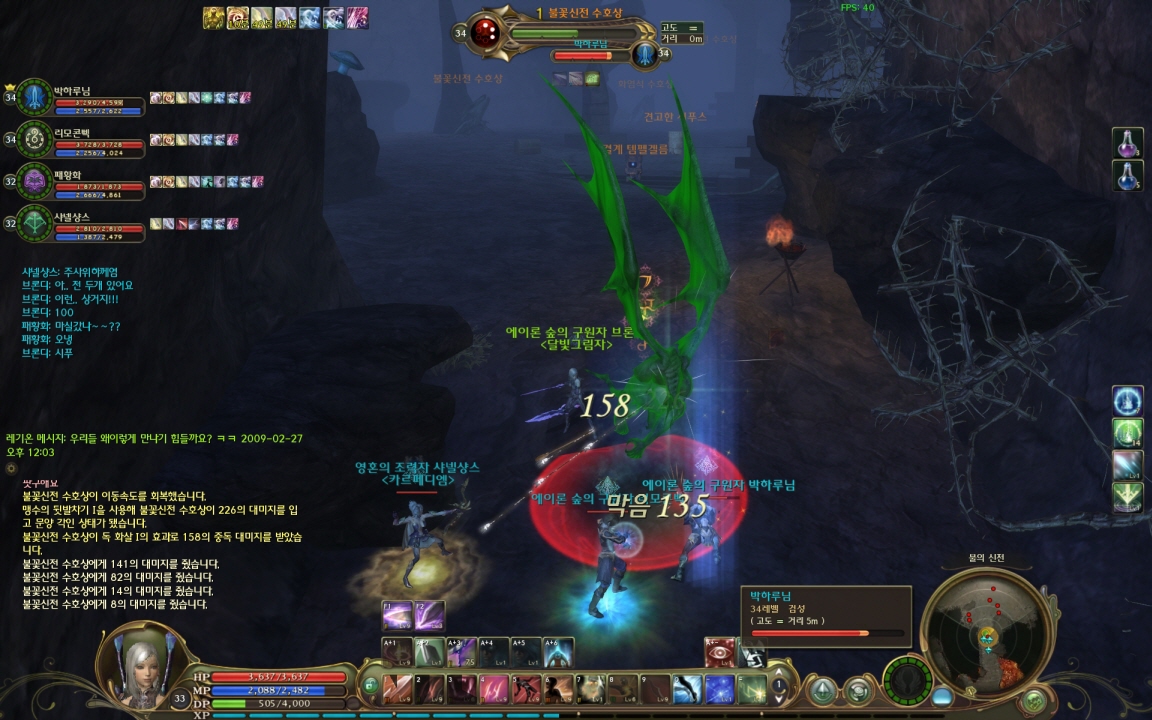This screenshot has height=720, width=1152.
Task: Use the blue mana potion quick slot
Action: [1128, 175]
